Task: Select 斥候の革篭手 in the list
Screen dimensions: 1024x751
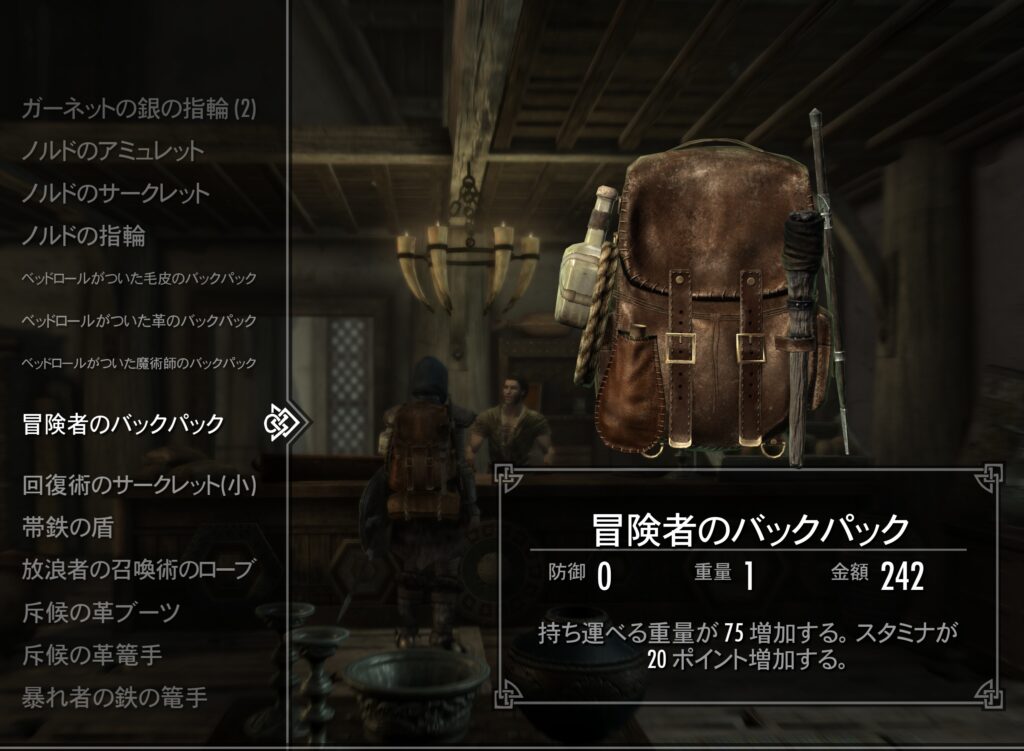Action: [92, 655]
